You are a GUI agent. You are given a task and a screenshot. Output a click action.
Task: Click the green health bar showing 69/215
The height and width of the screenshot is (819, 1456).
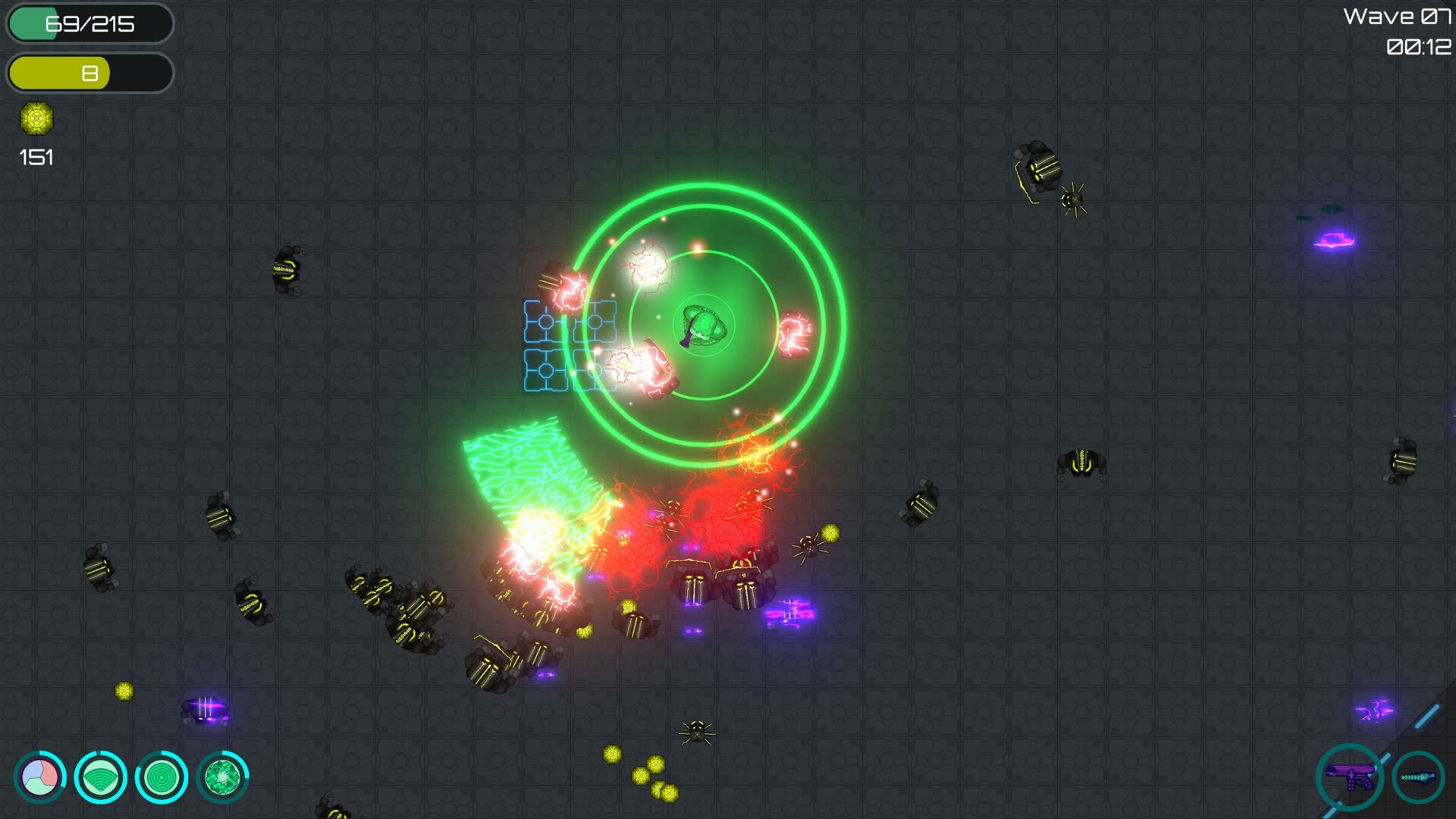click(x=89, y=24)
